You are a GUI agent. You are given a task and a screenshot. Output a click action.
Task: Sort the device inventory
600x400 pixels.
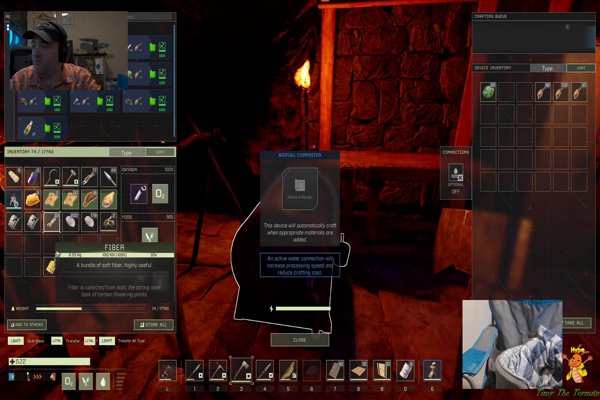[579, 68]
